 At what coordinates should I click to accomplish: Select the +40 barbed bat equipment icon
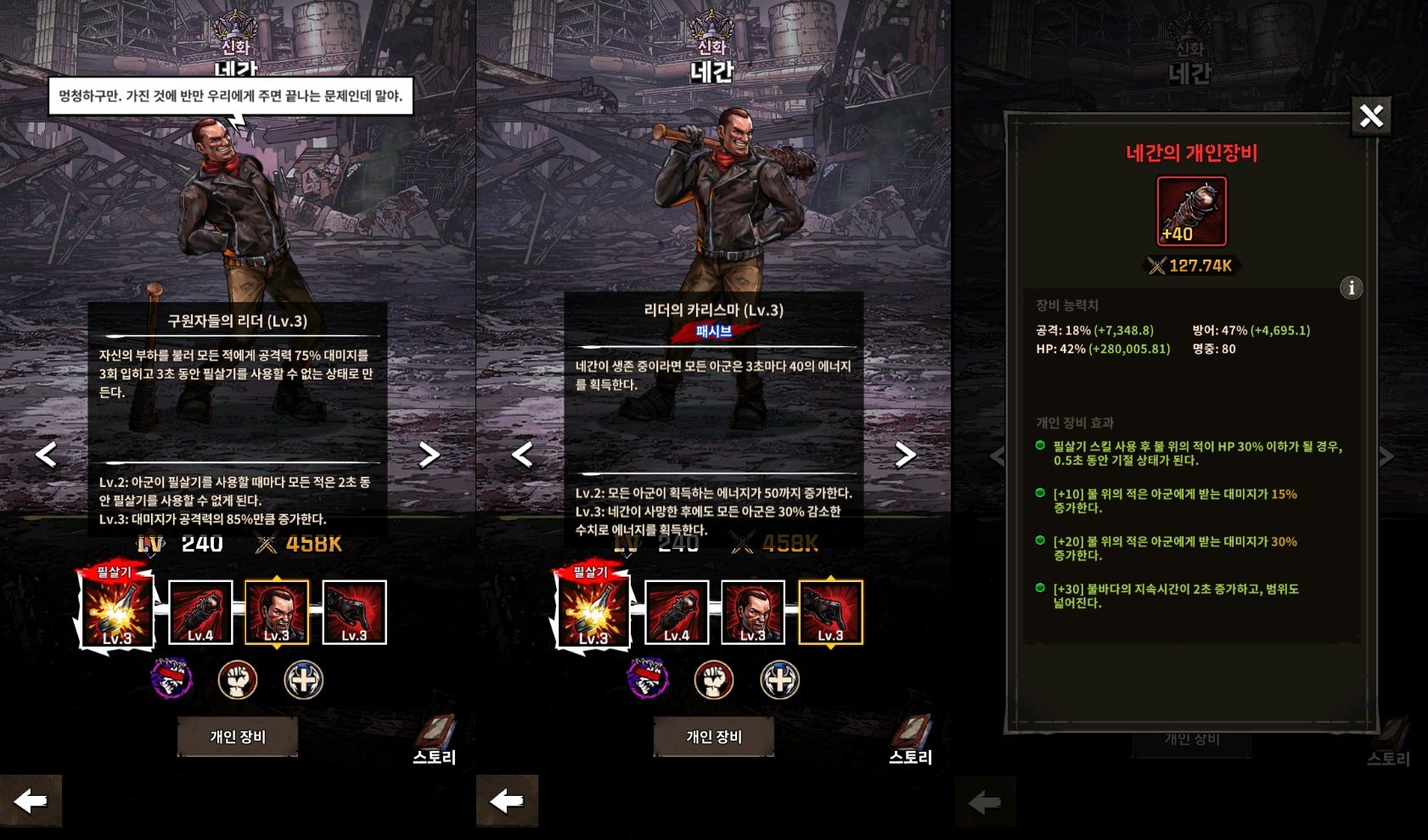tap(1191, 211)
